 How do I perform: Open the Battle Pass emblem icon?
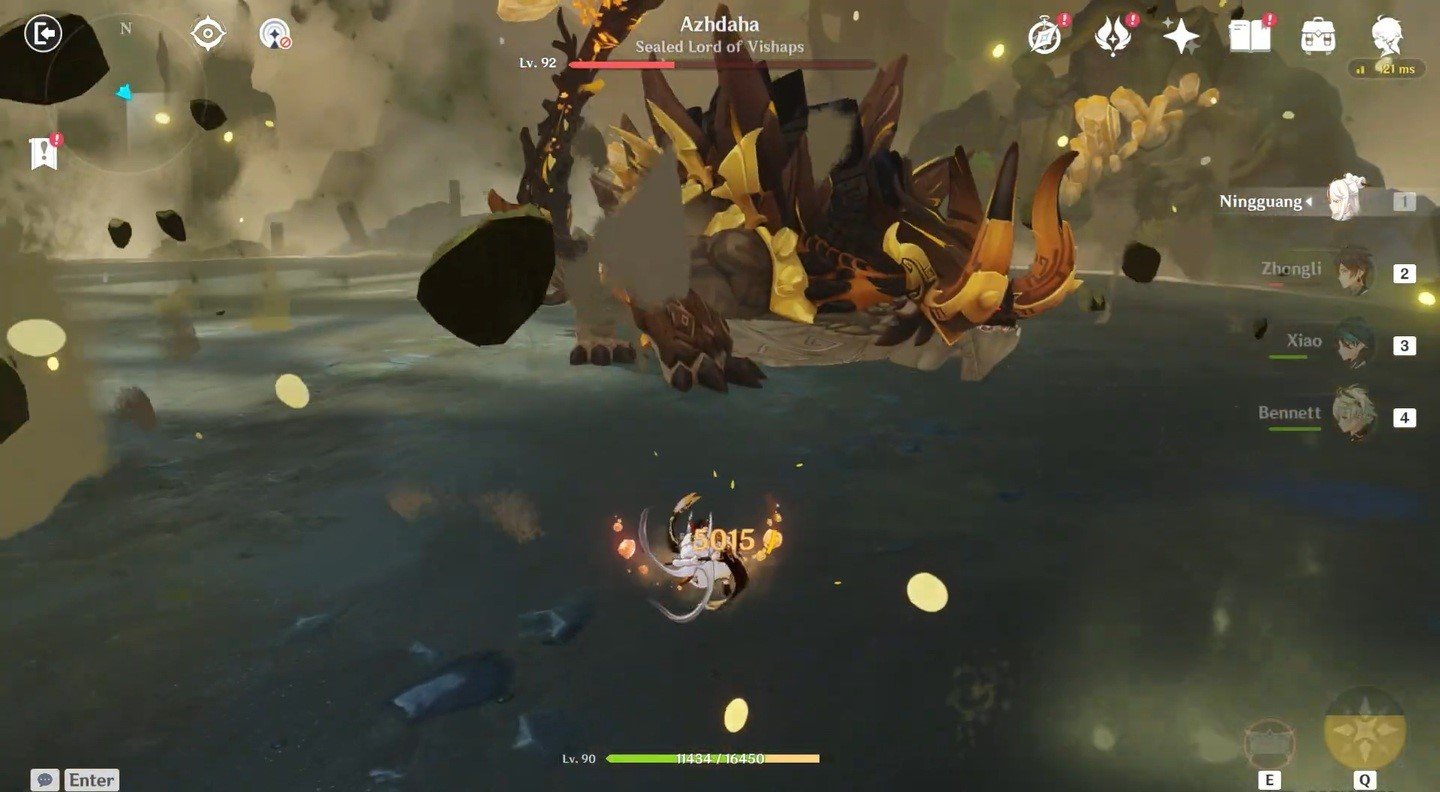[x=1113, y=37]
